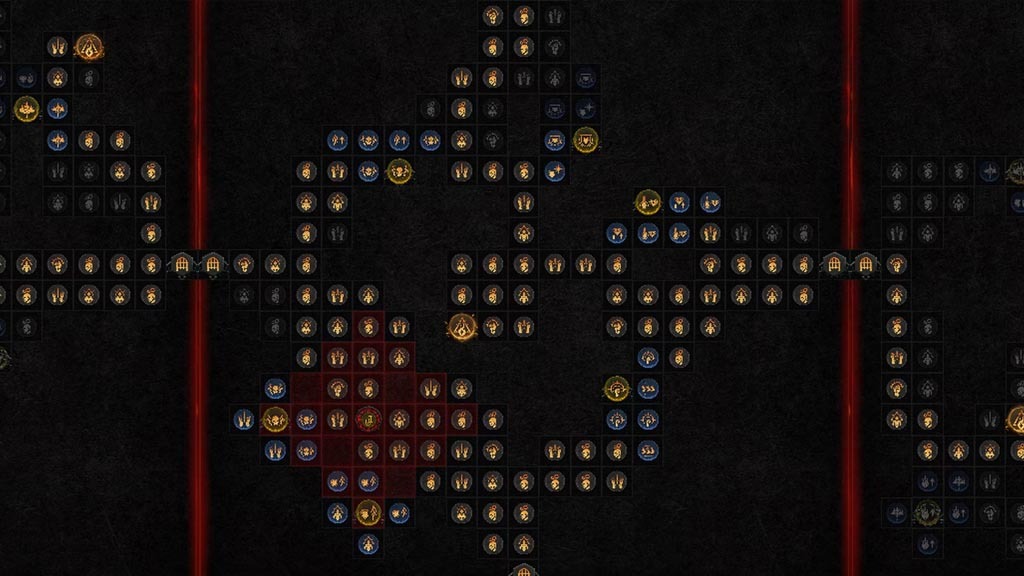Select the gate node at the bottom edge
The width and height of the screenshot is (1024, 576).
click(x=523, y=571)
